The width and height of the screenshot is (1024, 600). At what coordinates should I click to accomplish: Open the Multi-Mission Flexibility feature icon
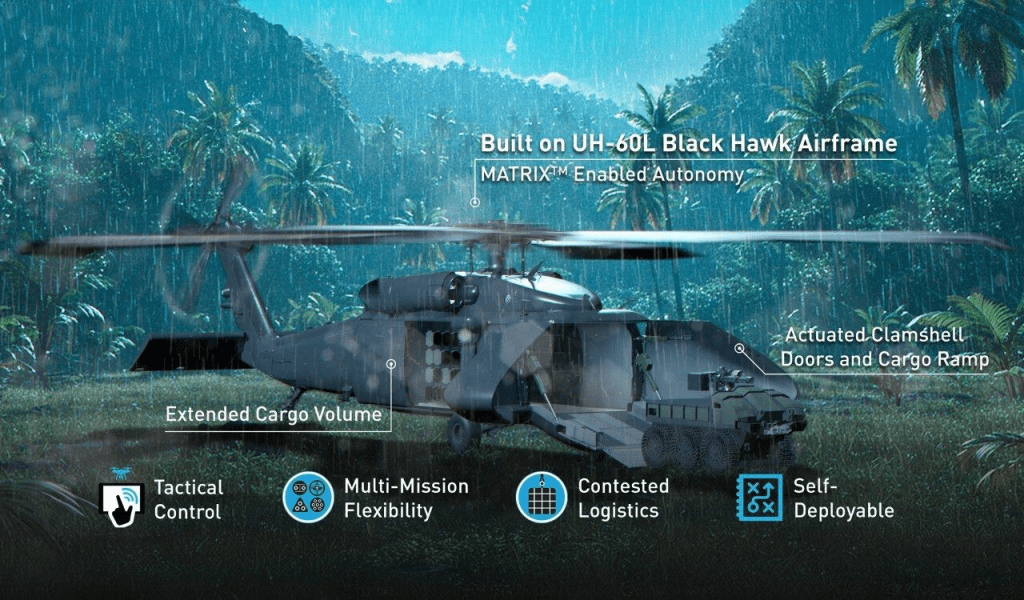(x=308, y=497)
